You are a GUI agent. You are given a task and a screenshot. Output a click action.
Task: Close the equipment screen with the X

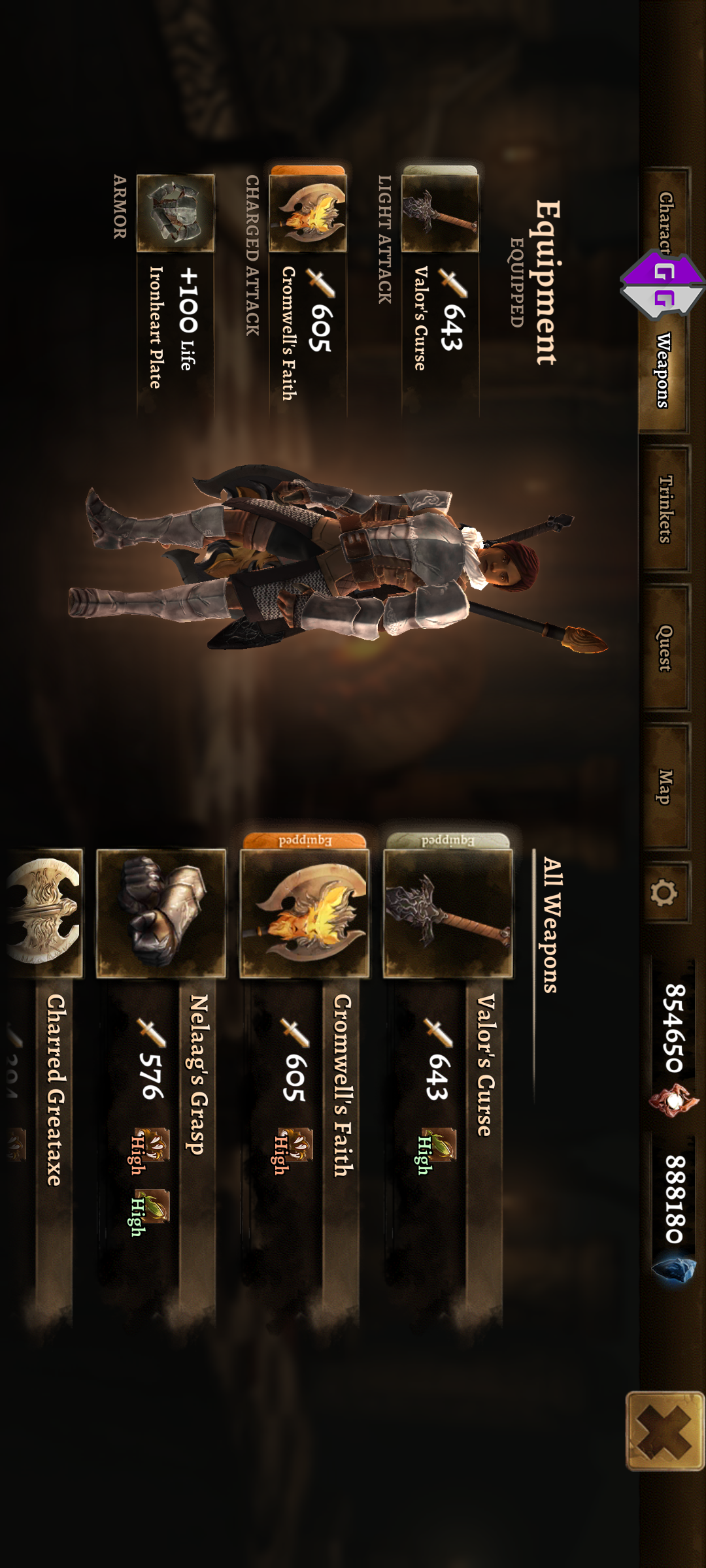[x=665, y=1431]
